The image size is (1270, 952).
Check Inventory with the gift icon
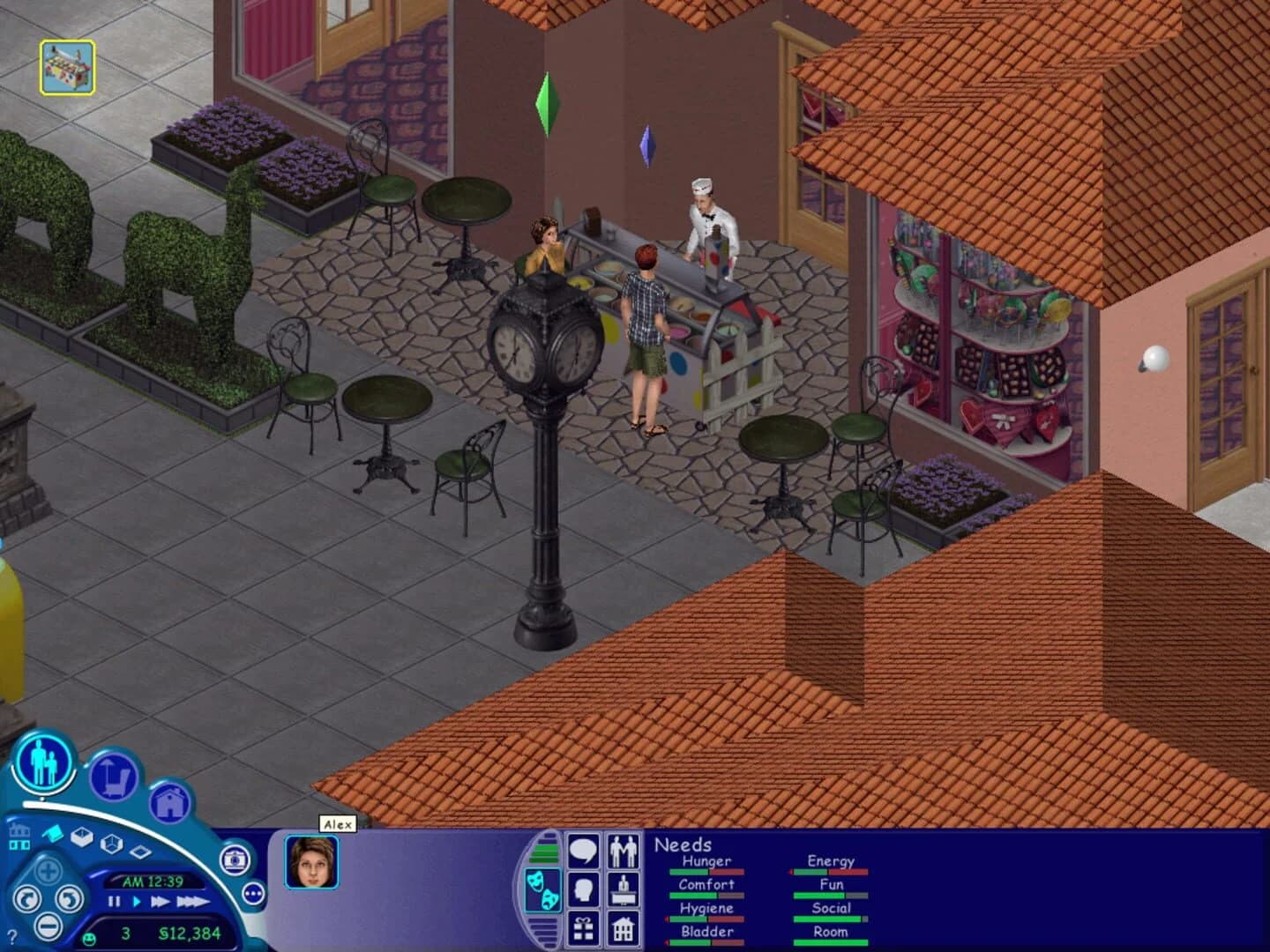point(583,929)
